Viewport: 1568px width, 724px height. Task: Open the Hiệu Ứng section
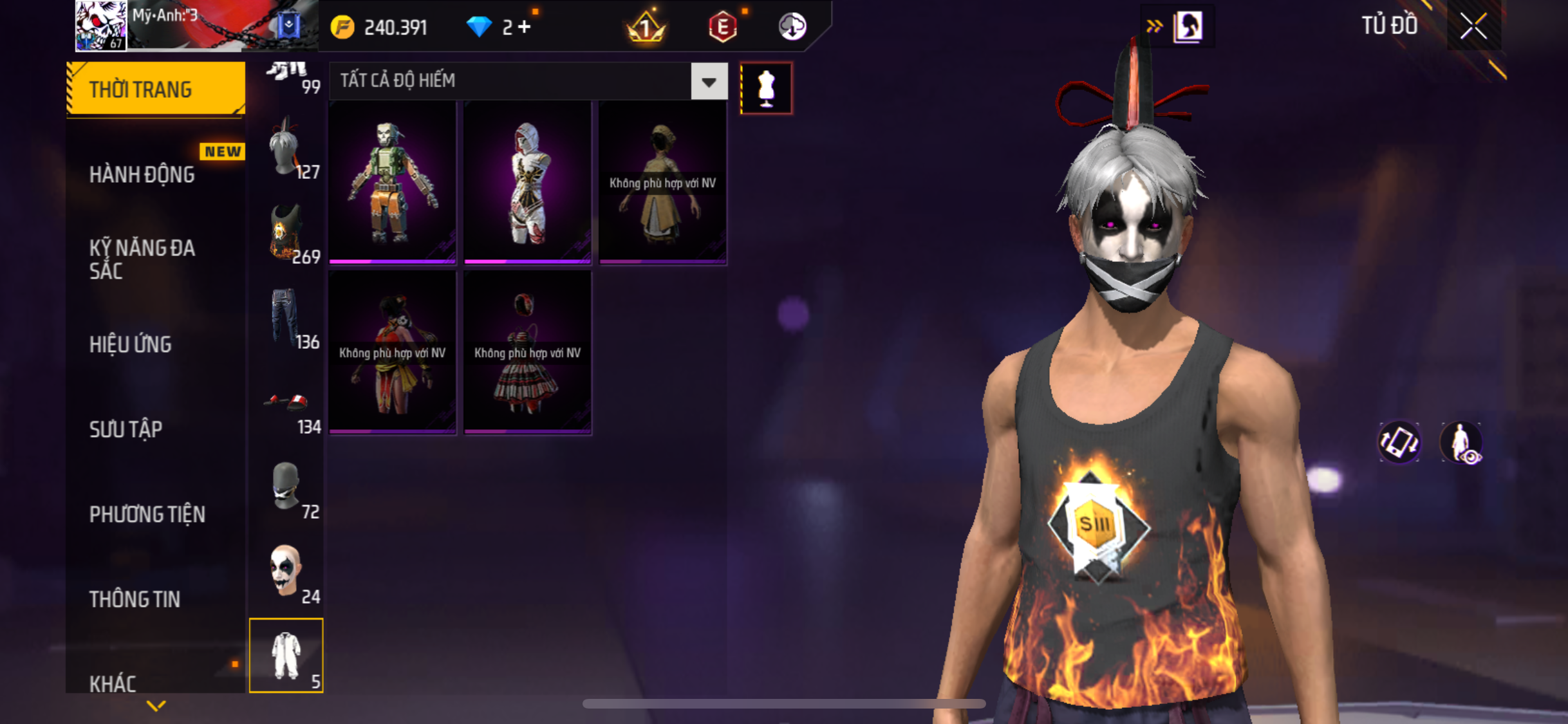coord(131,344)
